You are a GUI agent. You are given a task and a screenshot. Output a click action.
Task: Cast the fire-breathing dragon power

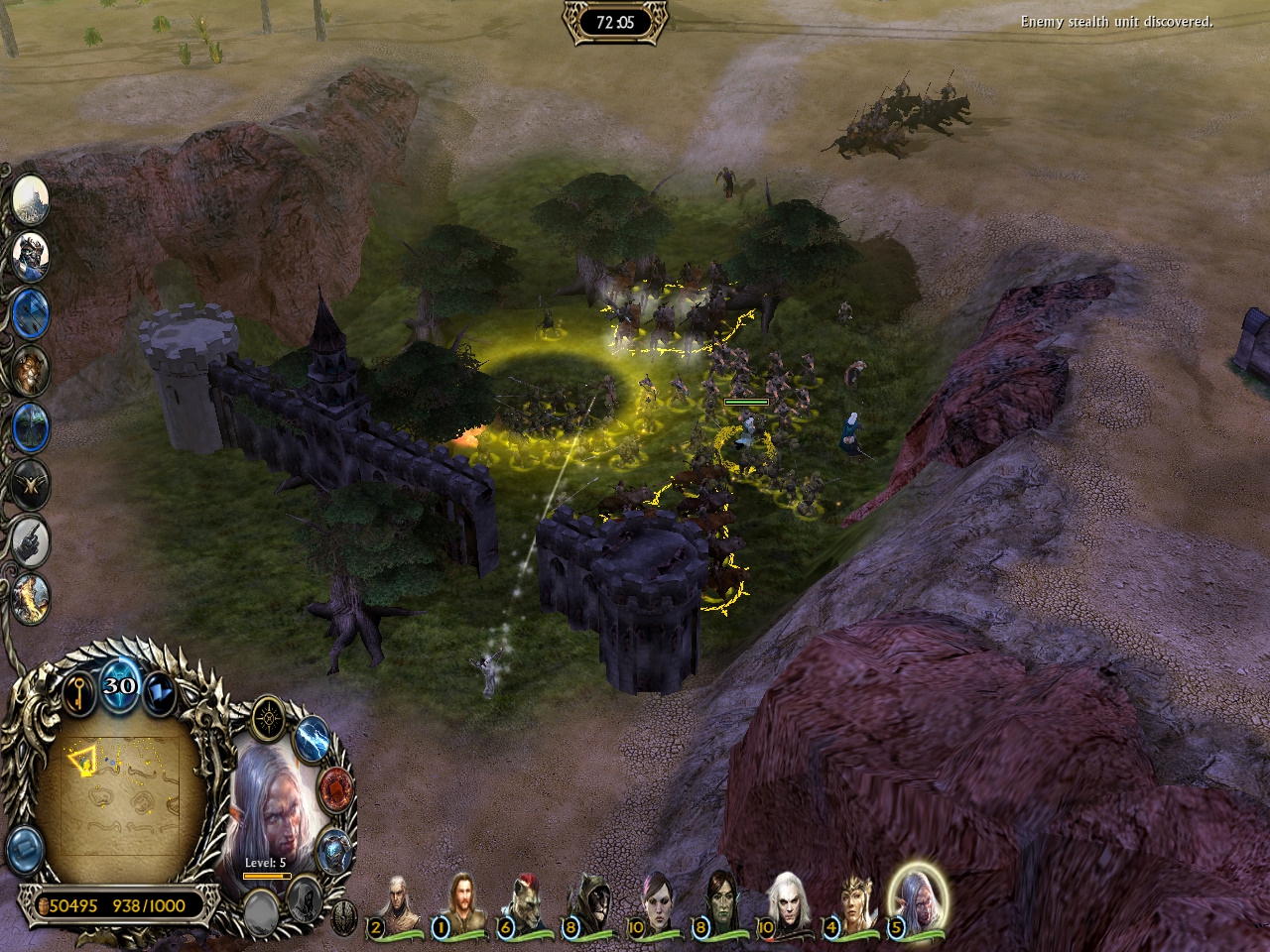tap(32, 597)
